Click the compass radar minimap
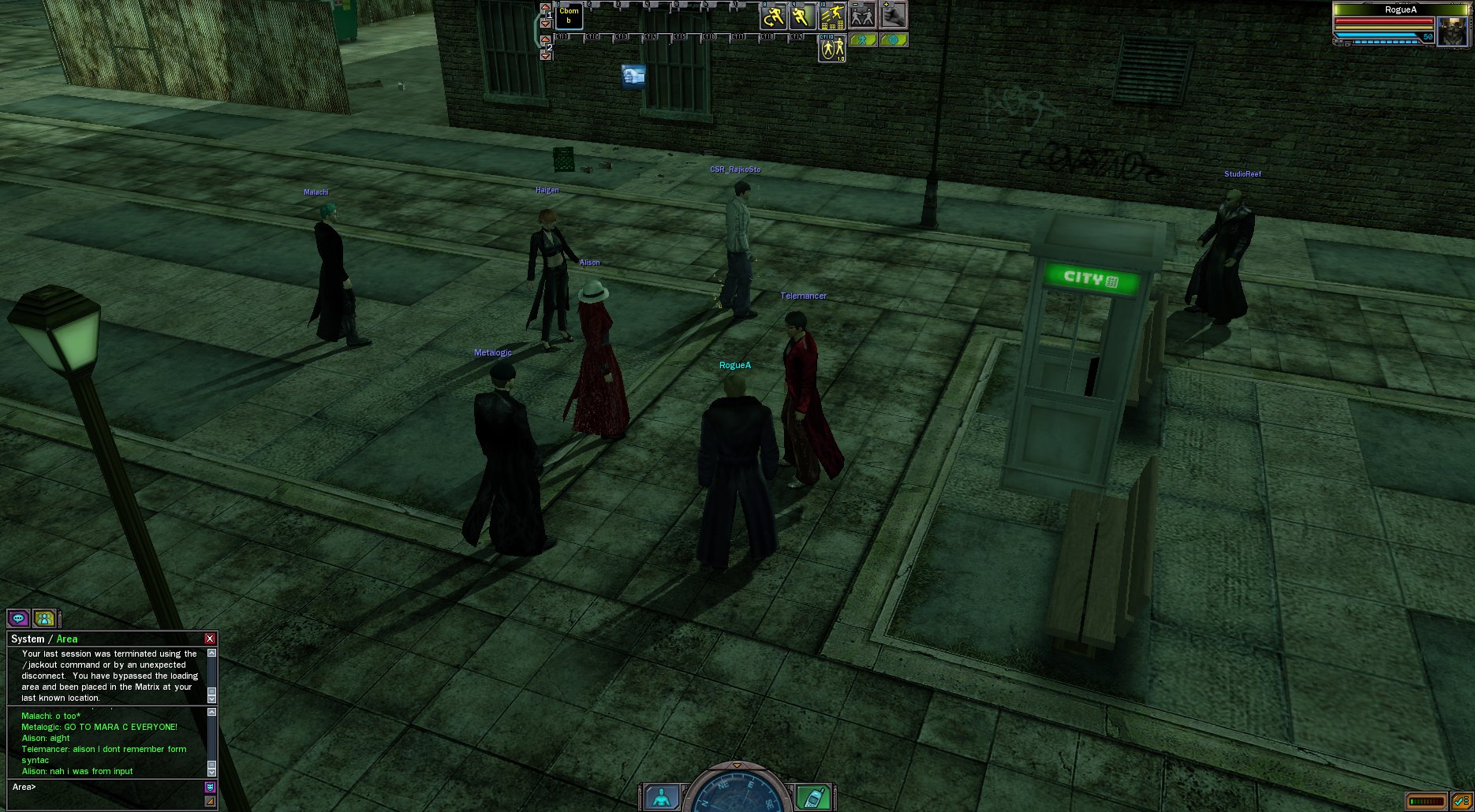1475x812 pixels. click(737, 792)
